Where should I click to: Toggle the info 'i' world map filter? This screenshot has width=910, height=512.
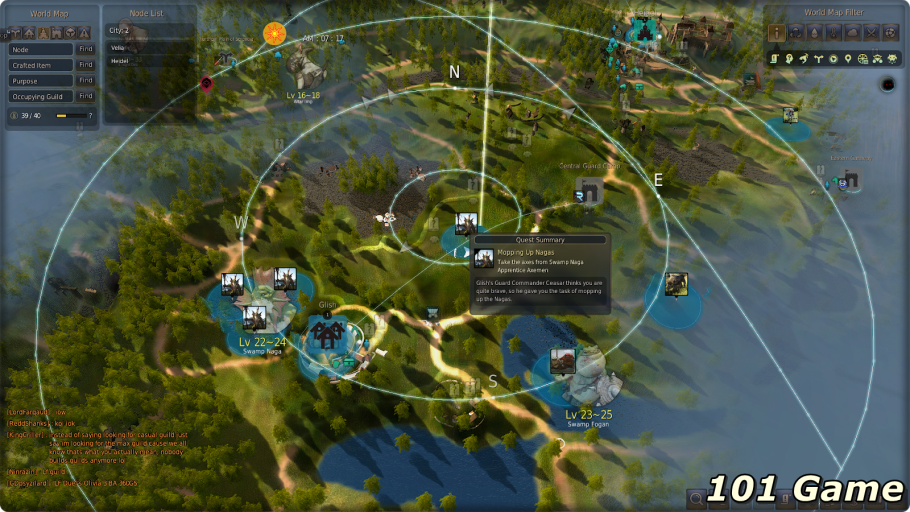[776, 33]
